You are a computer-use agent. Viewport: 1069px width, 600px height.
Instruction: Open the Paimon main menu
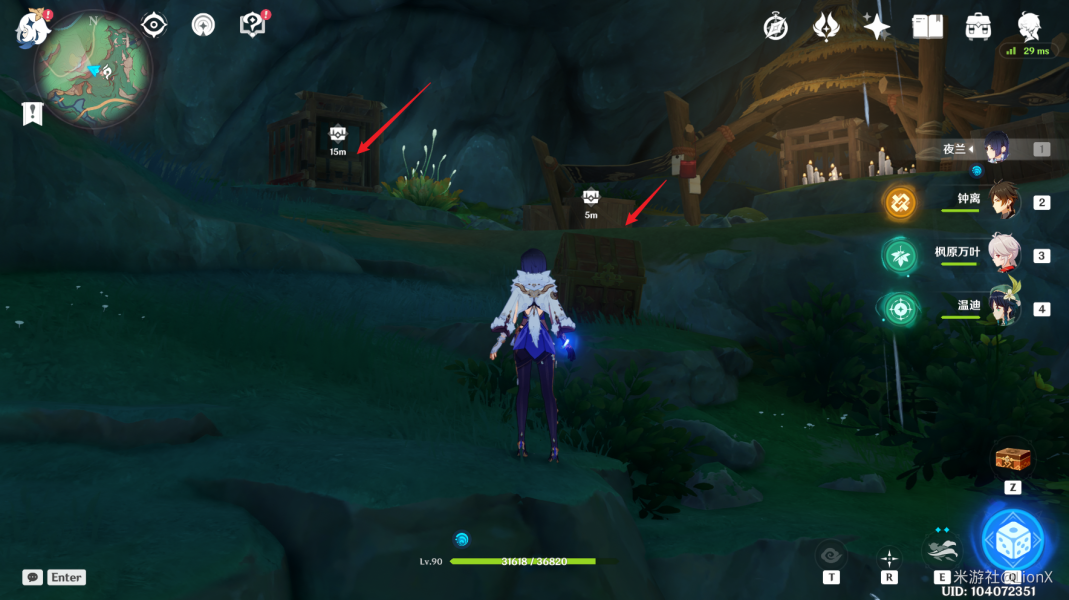32,28
